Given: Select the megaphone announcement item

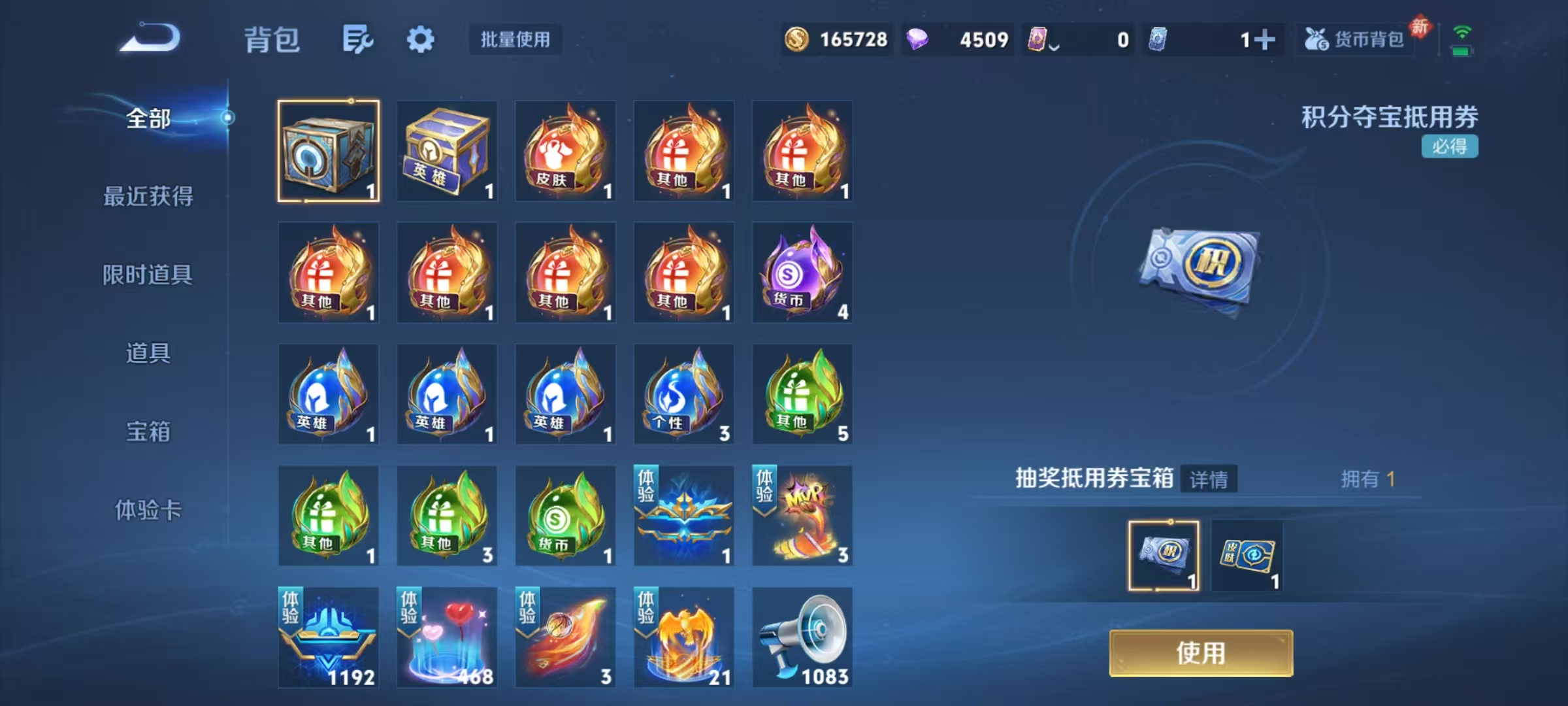Looking at the screenshot, I should point(802,637).
